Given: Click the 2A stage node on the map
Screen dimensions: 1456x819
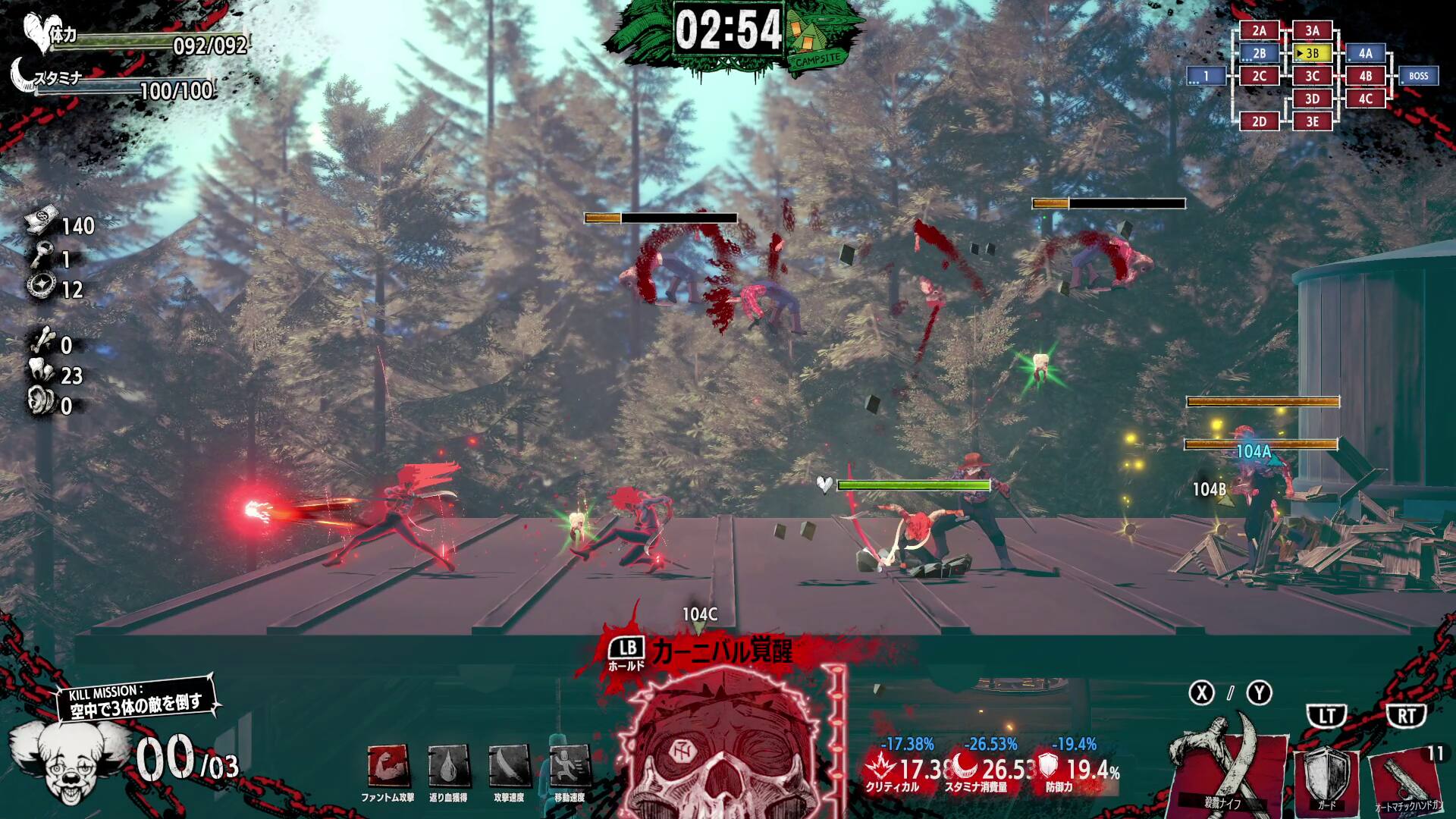Looking at the screenshot, I should tap(1258, 31).
